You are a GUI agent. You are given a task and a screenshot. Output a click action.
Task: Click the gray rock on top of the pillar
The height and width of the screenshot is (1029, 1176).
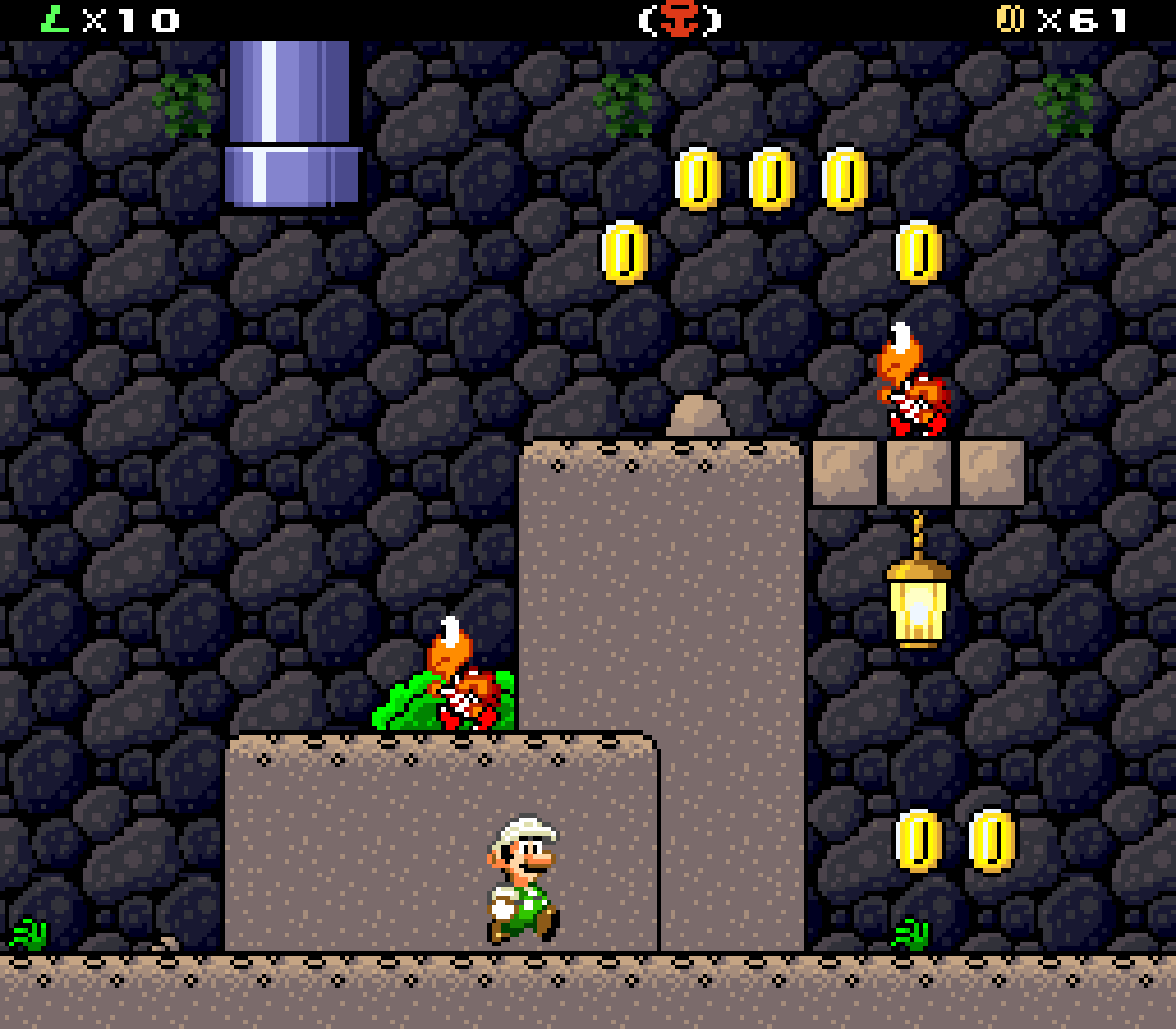point(700,413)
